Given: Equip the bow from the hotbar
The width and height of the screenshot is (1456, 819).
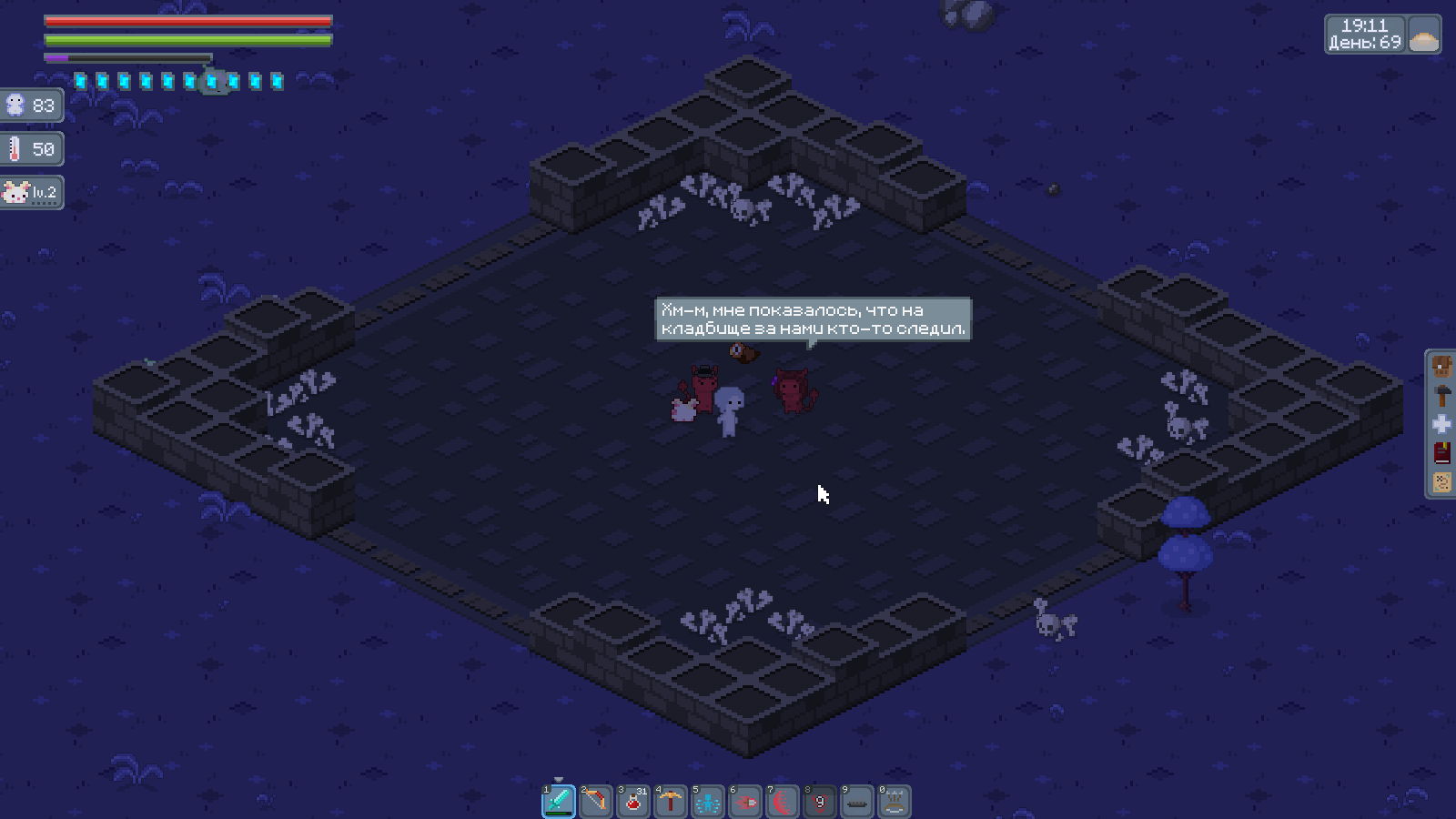Looking at the screenshot, I should [596, 802].
